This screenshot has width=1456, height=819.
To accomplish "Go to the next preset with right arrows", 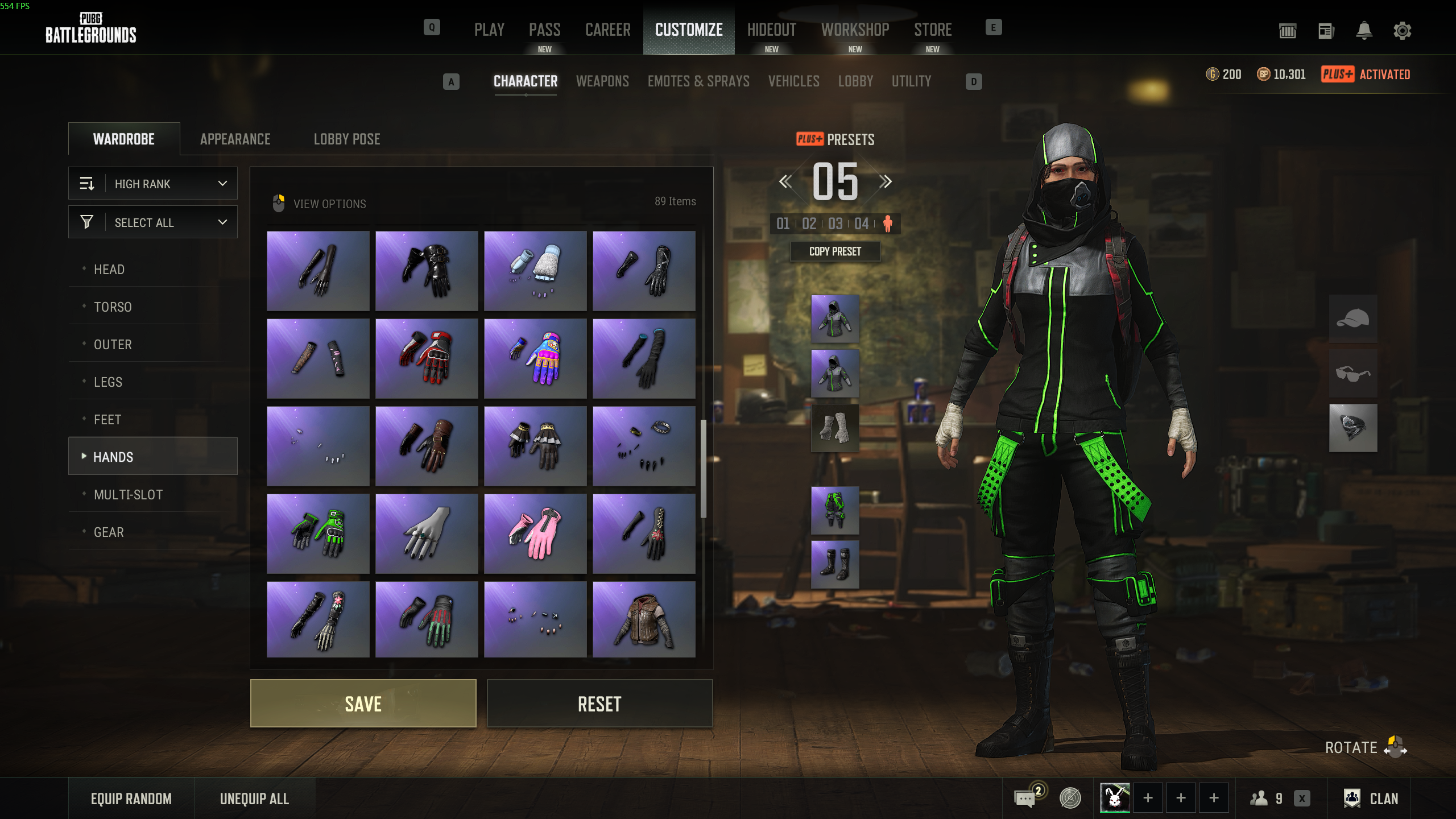I will (885, 182).
